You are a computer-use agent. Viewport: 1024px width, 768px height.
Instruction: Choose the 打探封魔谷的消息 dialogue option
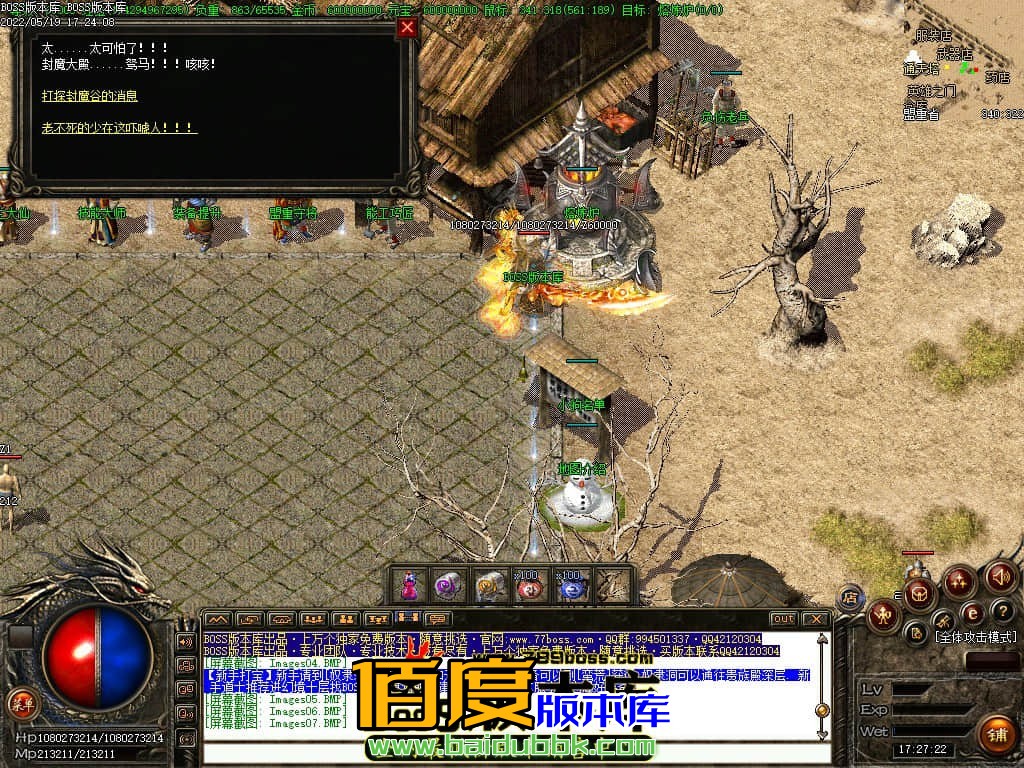90,96
